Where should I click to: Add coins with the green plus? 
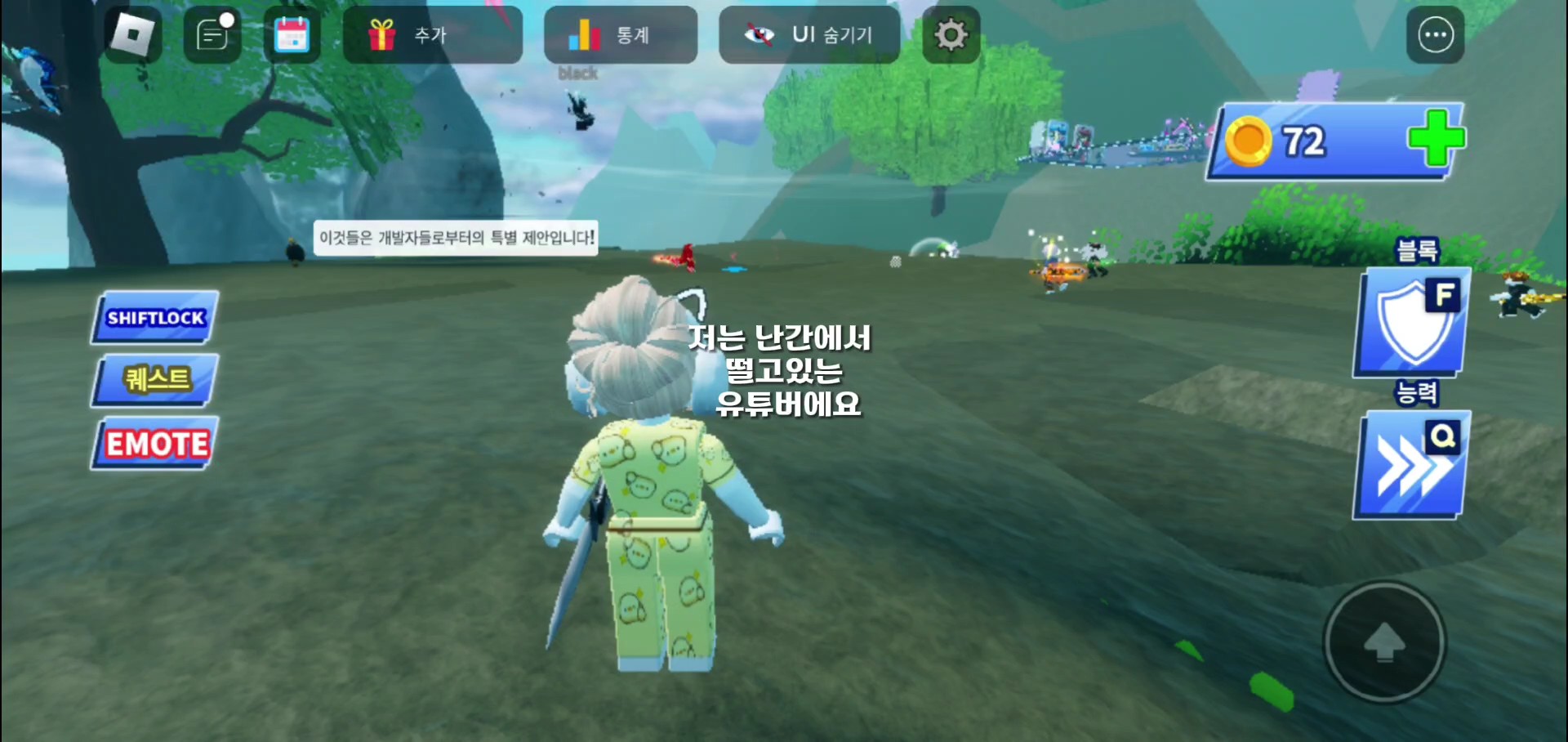tap(1435, 139)
